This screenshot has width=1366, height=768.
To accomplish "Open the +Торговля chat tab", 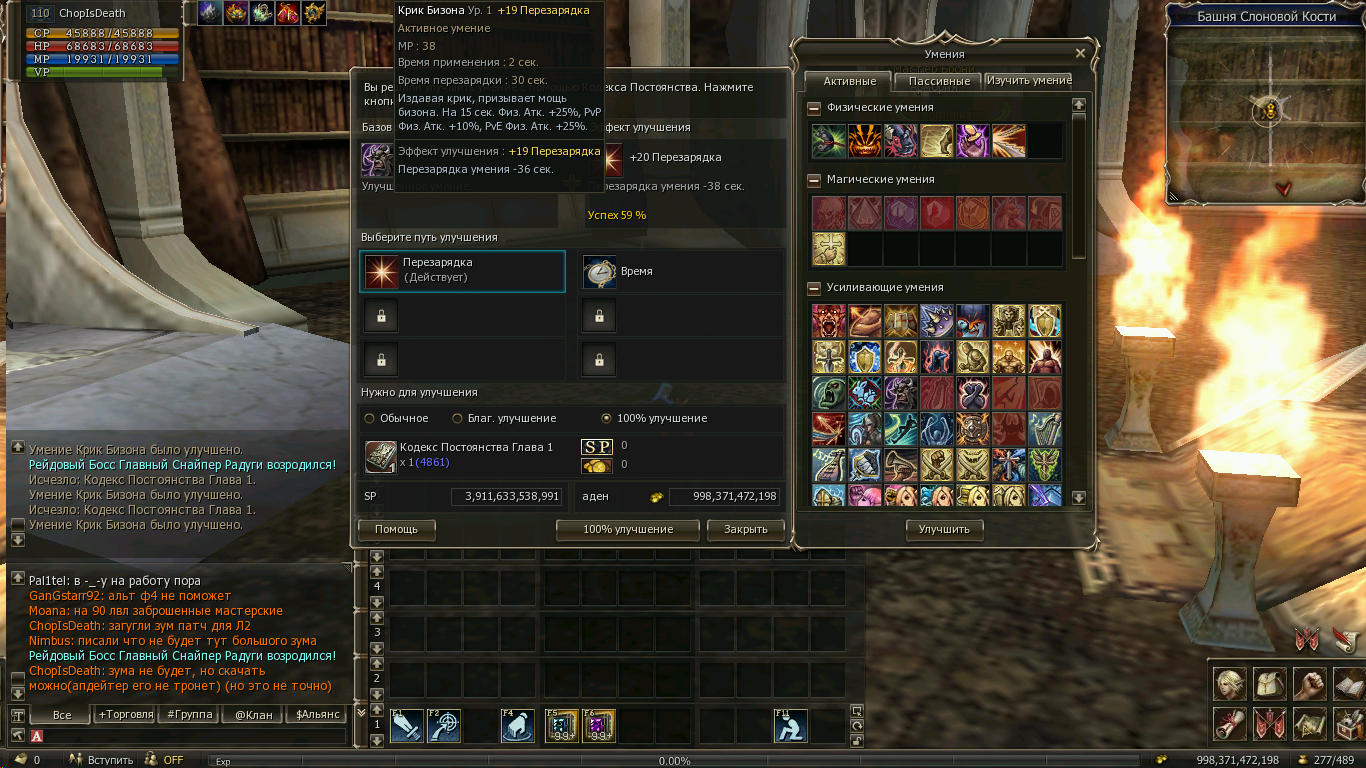I will (125, 715).
